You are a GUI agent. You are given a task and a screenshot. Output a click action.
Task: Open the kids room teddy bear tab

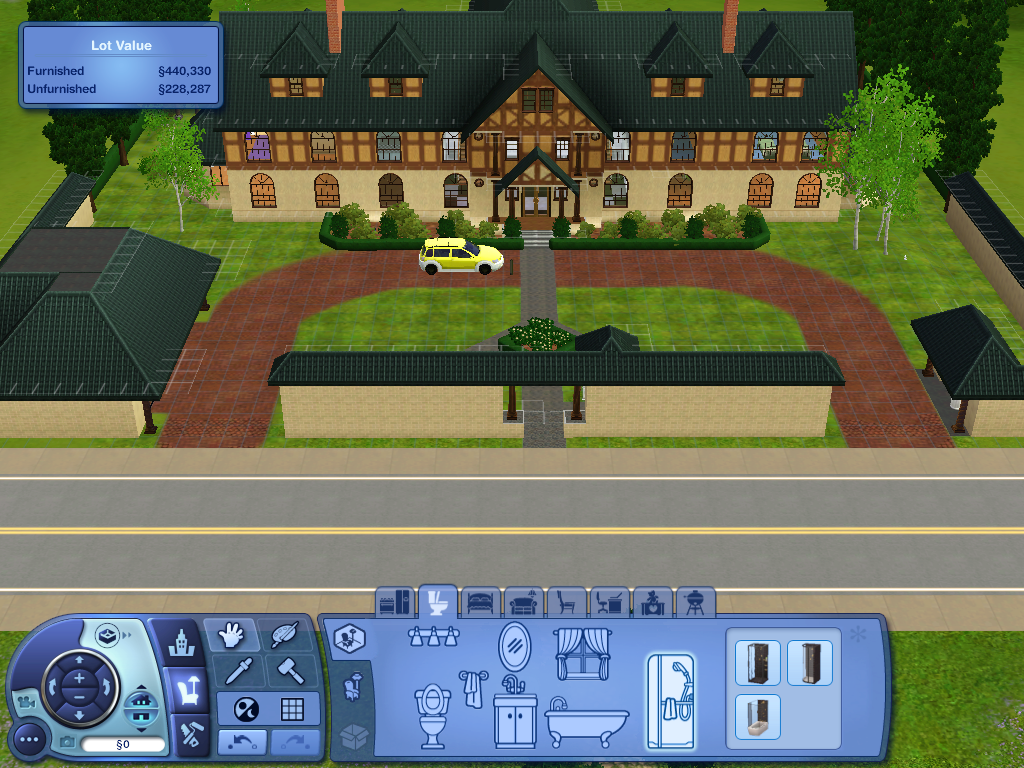[653, 602]
